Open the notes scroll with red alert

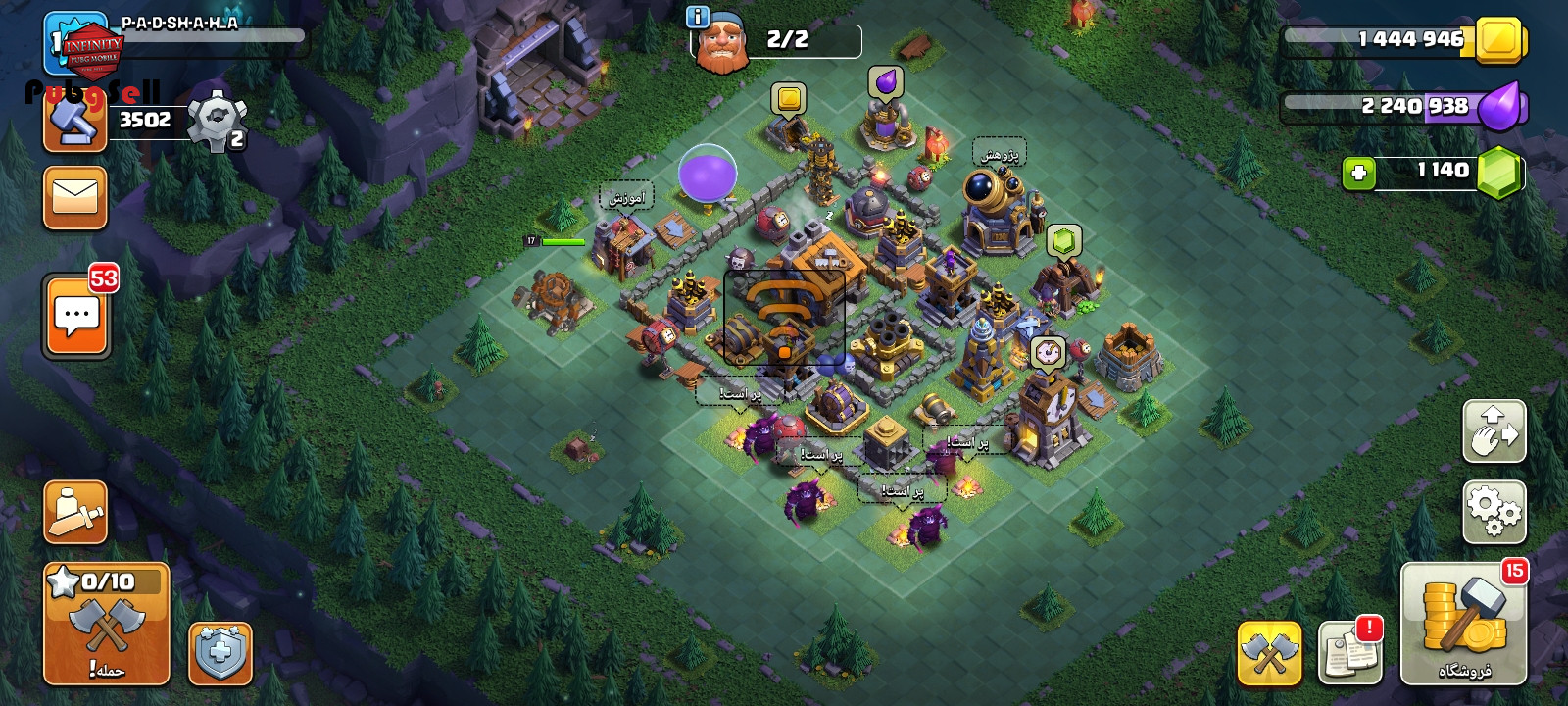click(1349, 652)
